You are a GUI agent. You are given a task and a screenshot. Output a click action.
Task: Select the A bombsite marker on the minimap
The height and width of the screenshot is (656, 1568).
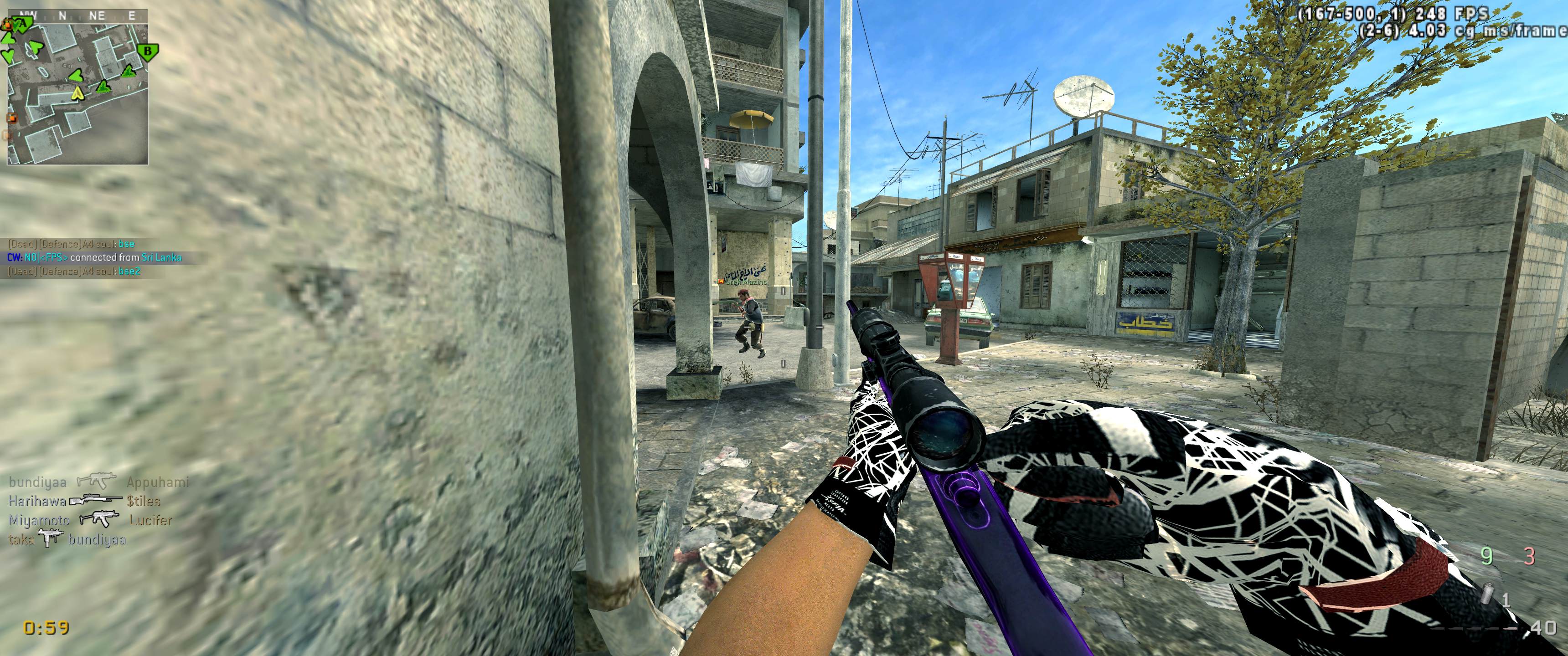(23, 23)
